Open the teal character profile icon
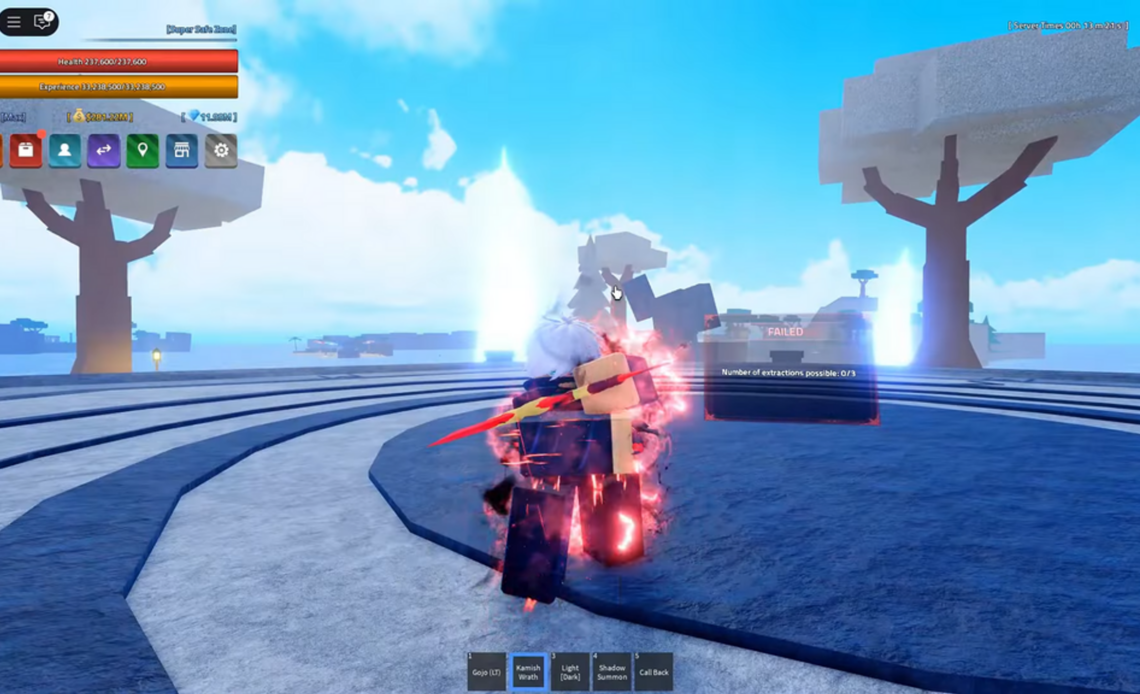Viewport: 1140px width, 694px height. coord(65,151)
